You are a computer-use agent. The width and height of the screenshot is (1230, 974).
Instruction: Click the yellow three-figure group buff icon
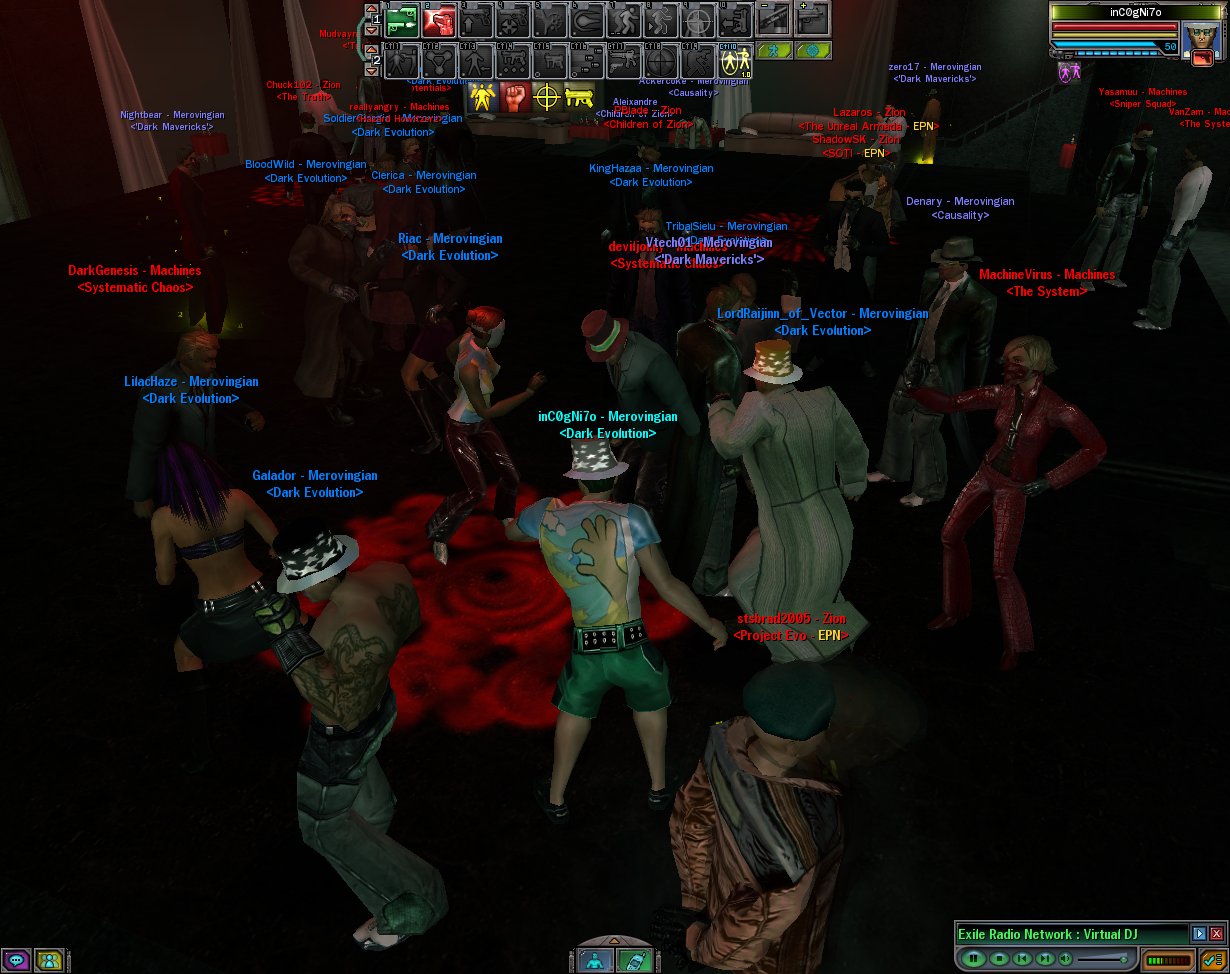(x=484, y=97)
